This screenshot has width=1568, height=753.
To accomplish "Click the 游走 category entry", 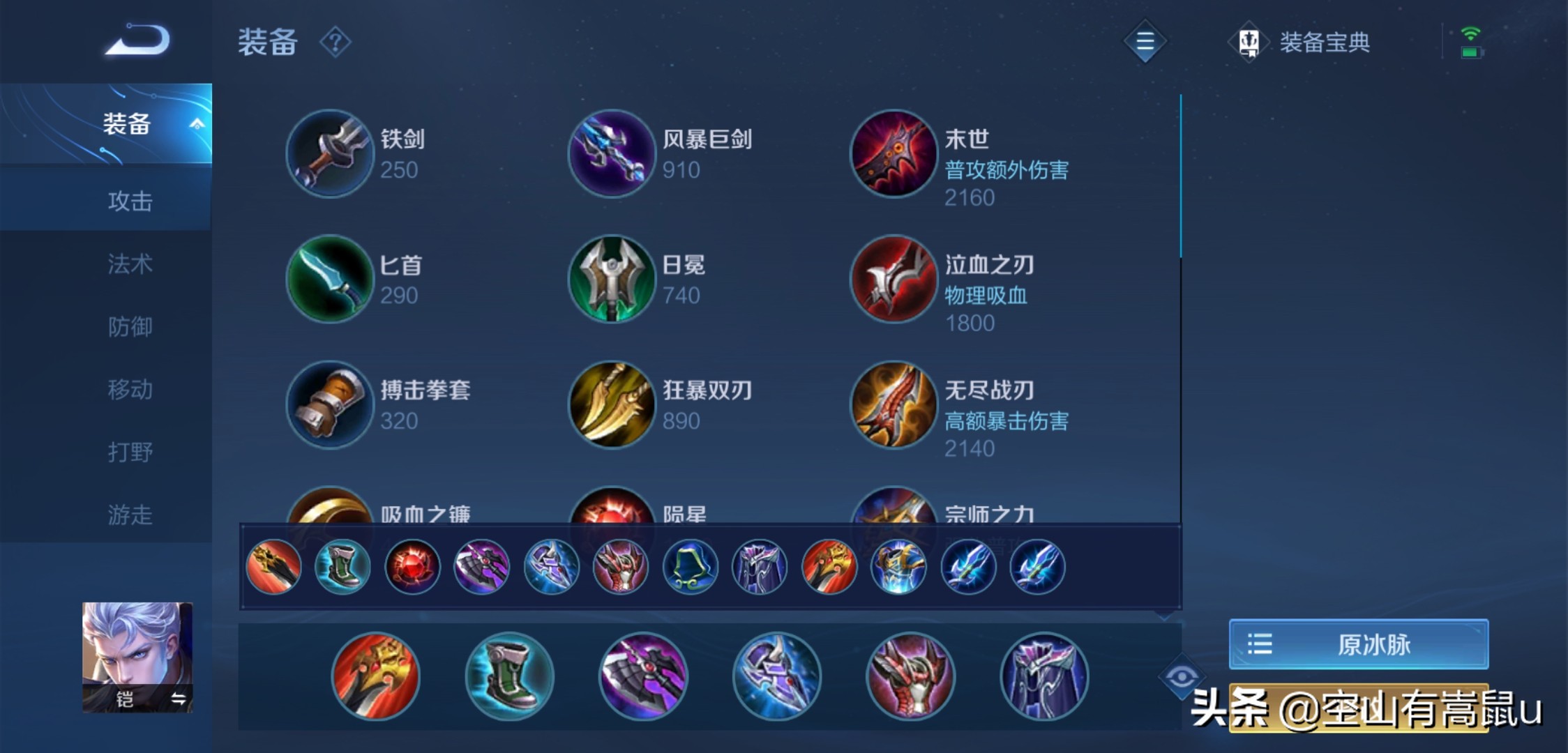I will tap(129, 516).
